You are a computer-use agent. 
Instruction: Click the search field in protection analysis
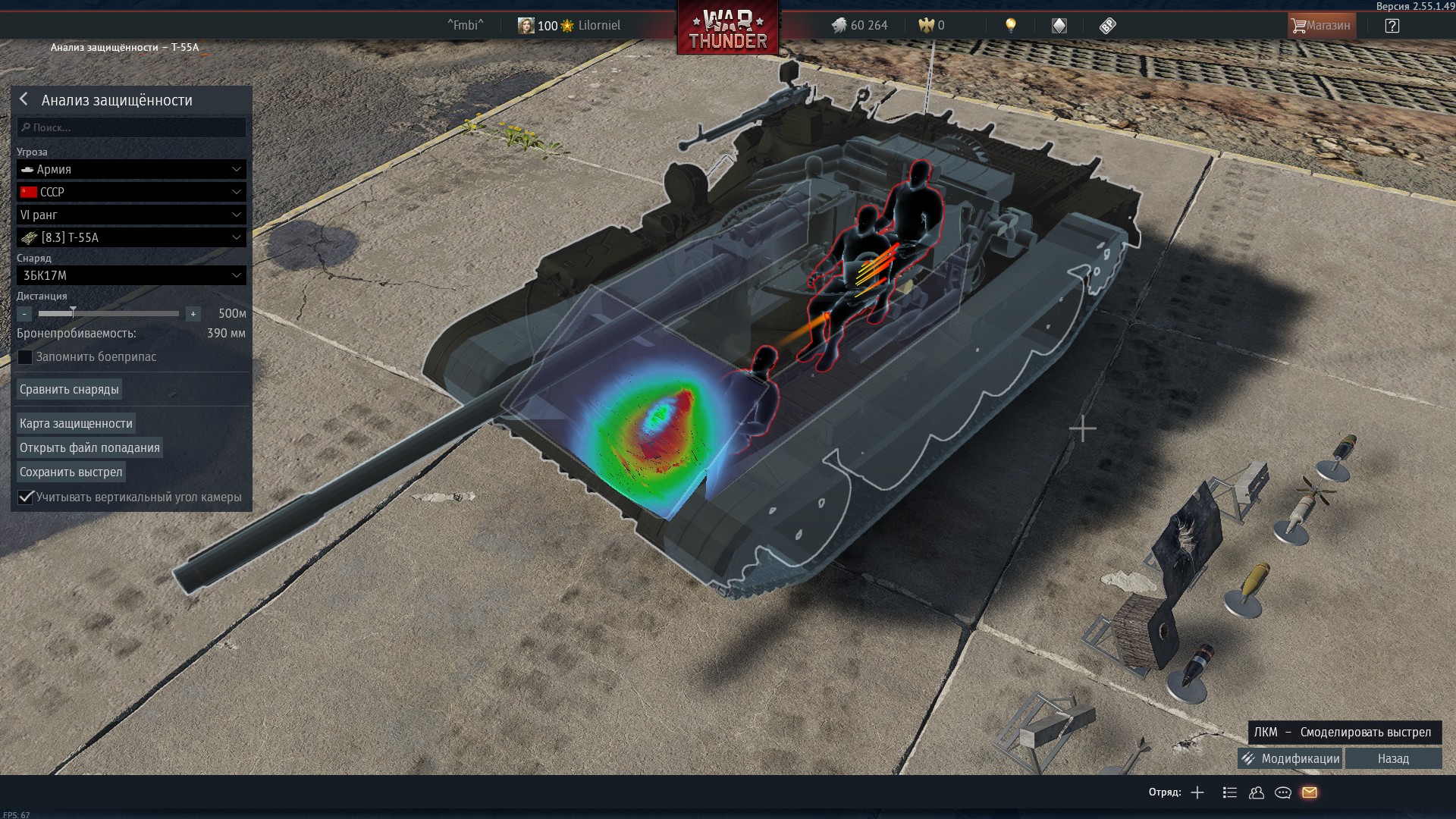coord(132,127)
